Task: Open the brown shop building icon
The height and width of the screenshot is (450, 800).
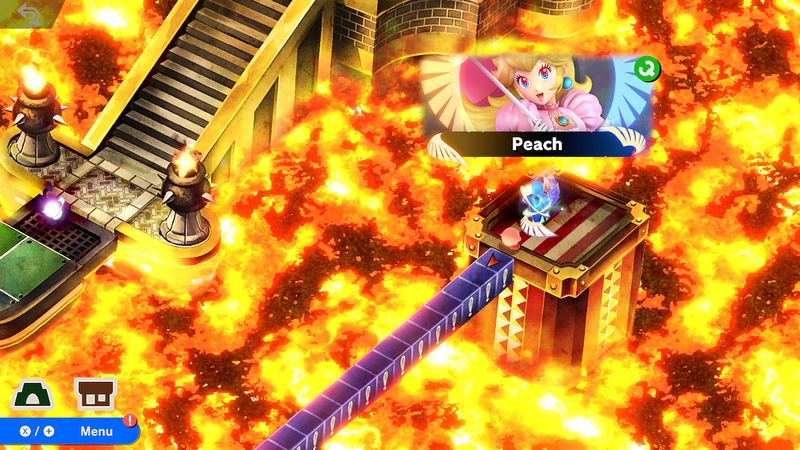Action: pos(95,394)
